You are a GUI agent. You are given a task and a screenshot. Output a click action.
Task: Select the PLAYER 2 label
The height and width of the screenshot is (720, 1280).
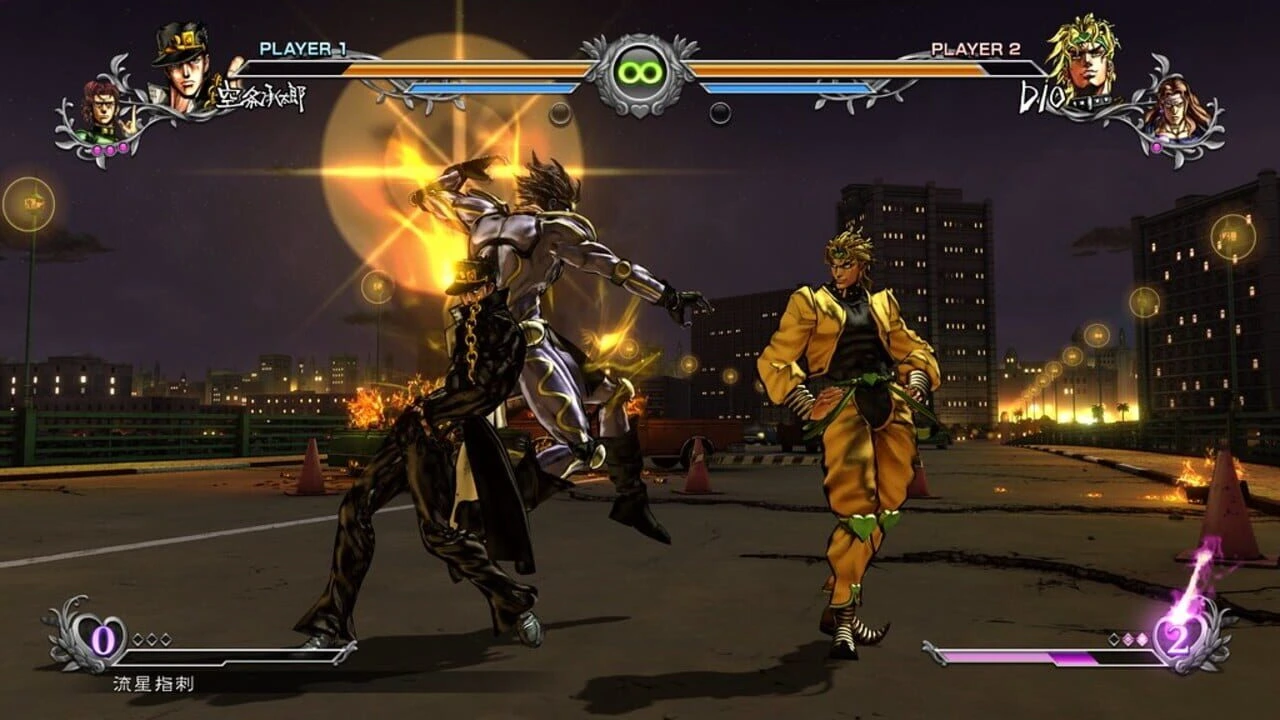tap(974, 48)
